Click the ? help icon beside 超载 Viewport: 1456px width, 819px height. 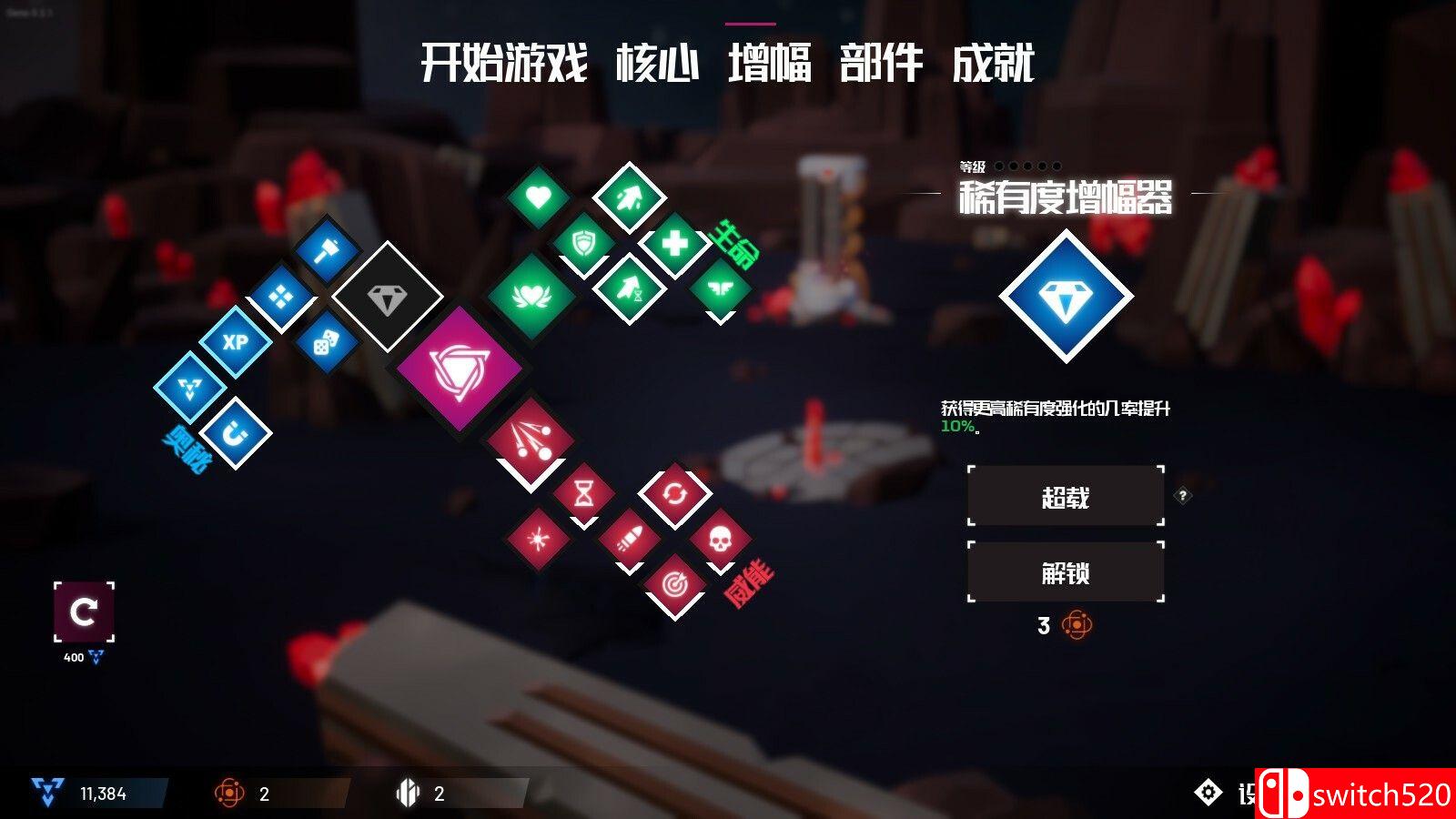(1183, 494)
